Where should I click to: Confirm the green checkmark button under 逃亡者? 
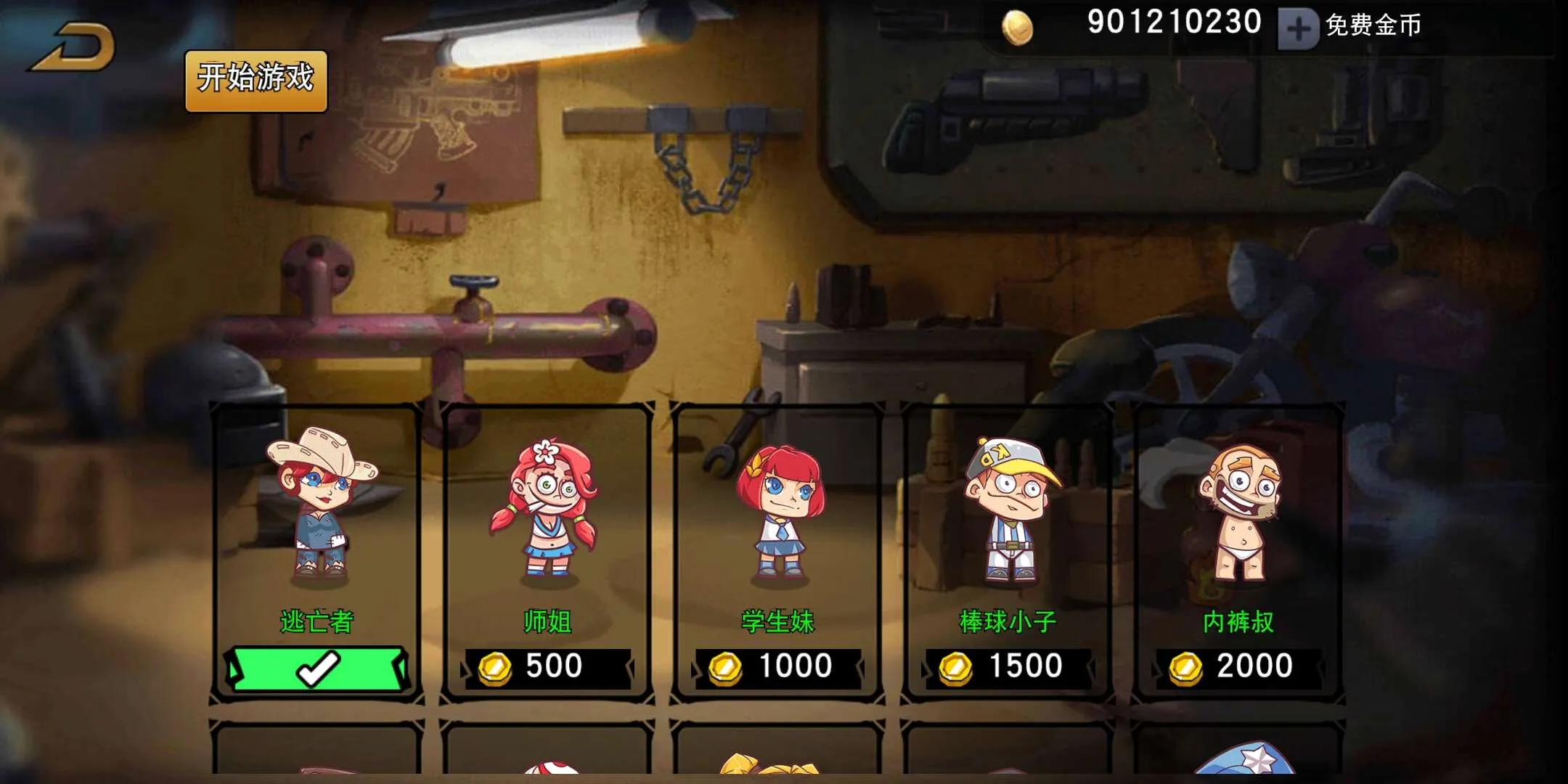pos(317,669)
